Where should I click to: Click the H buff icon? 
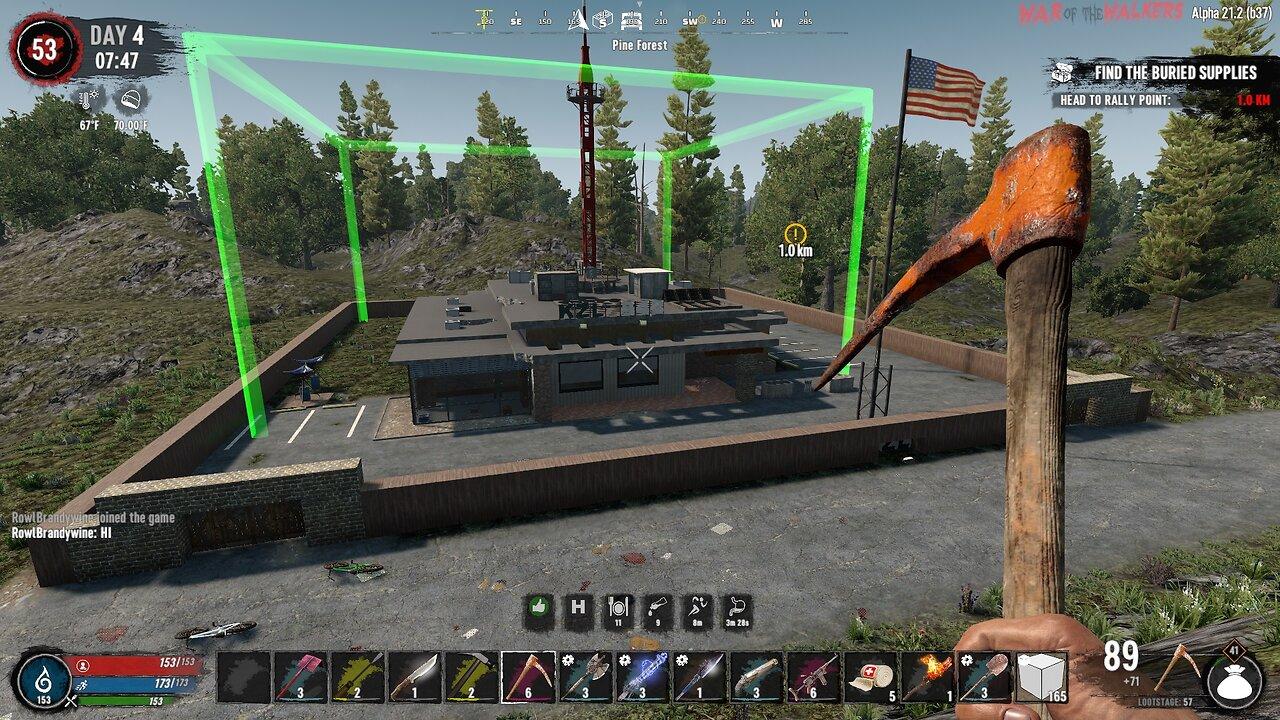pyautogui.click(x=578, y=610)
